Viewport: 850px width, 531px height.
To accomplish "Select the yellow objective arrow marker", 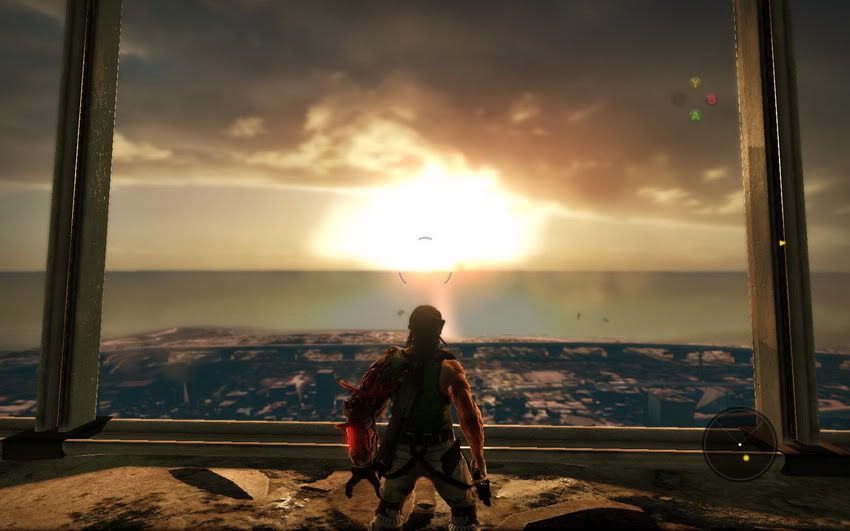I will [x=781, y=242].
